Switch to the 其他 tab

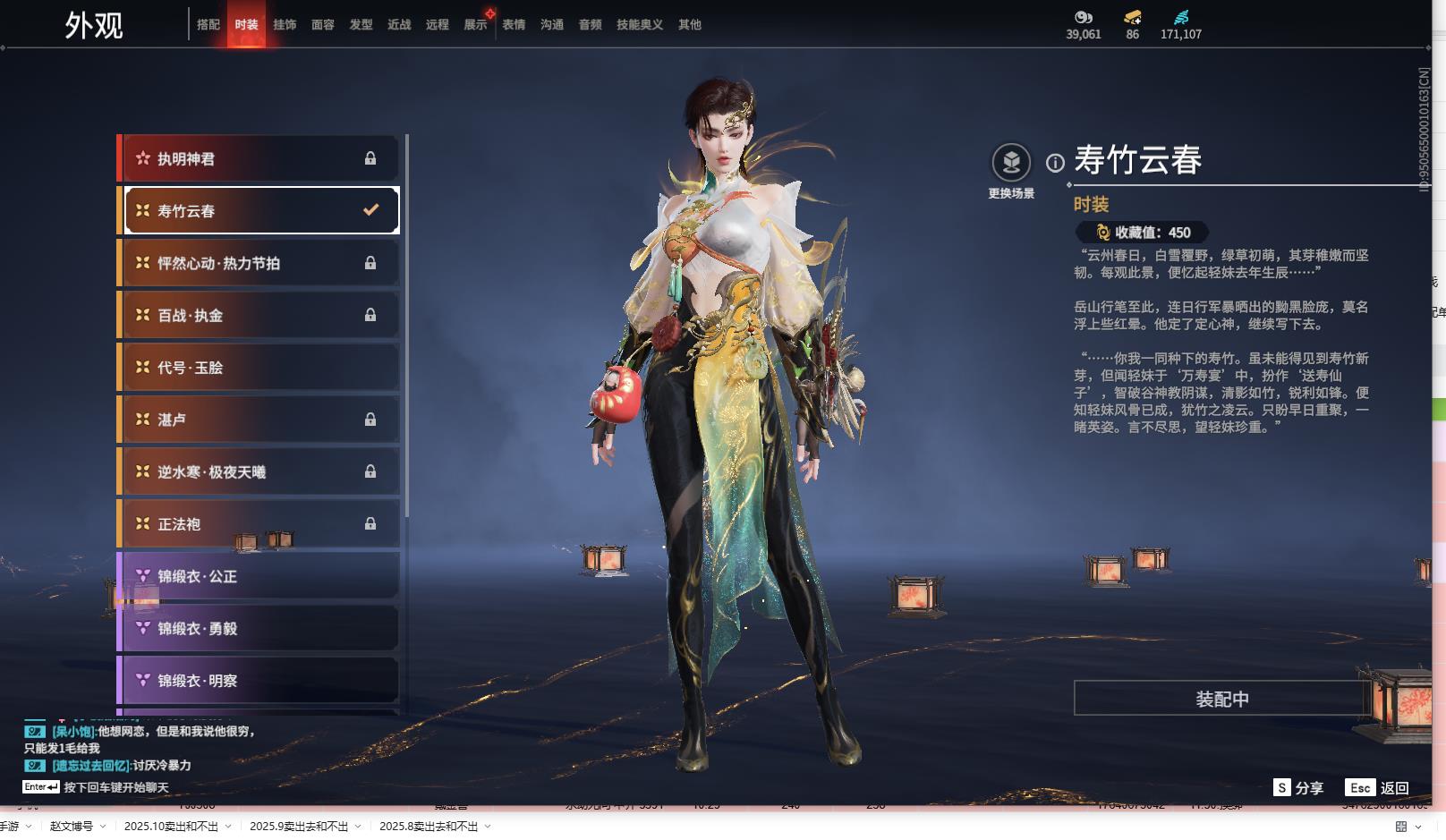tap(690, 25)
